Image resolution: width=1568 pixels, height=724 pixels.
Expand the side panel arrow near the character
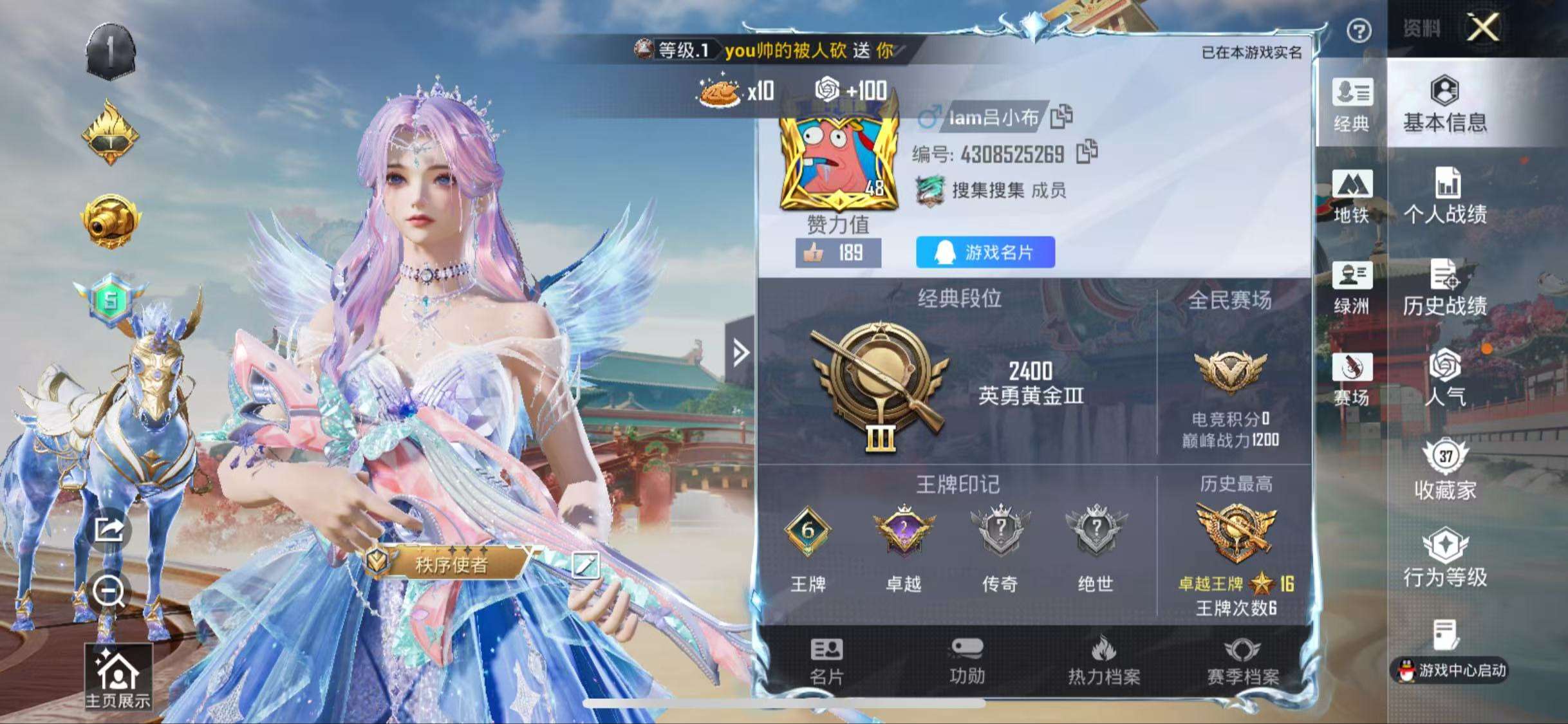740,352
